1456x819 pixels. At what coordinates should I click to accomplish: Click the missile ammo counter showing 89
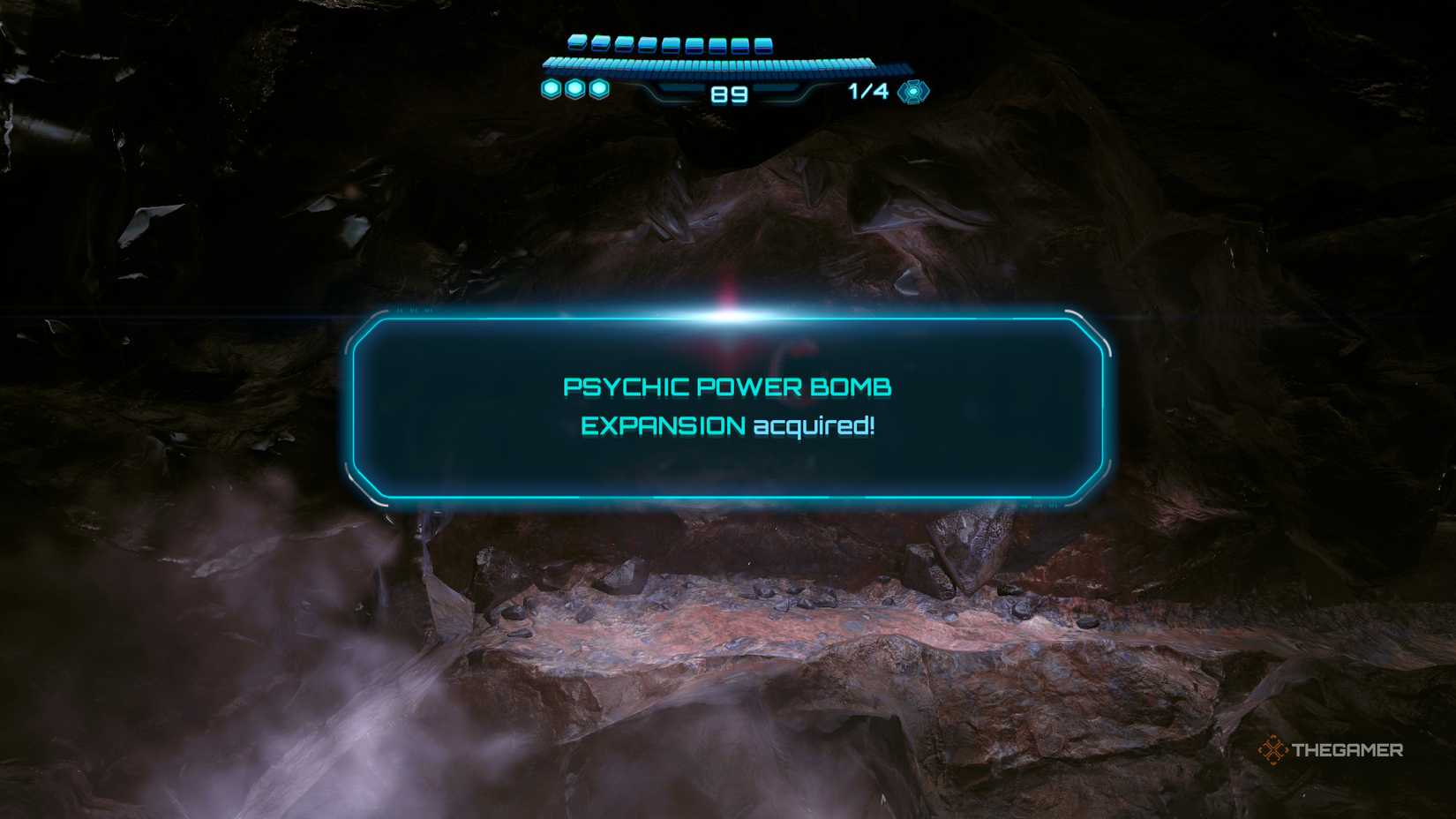click(729, 93)
